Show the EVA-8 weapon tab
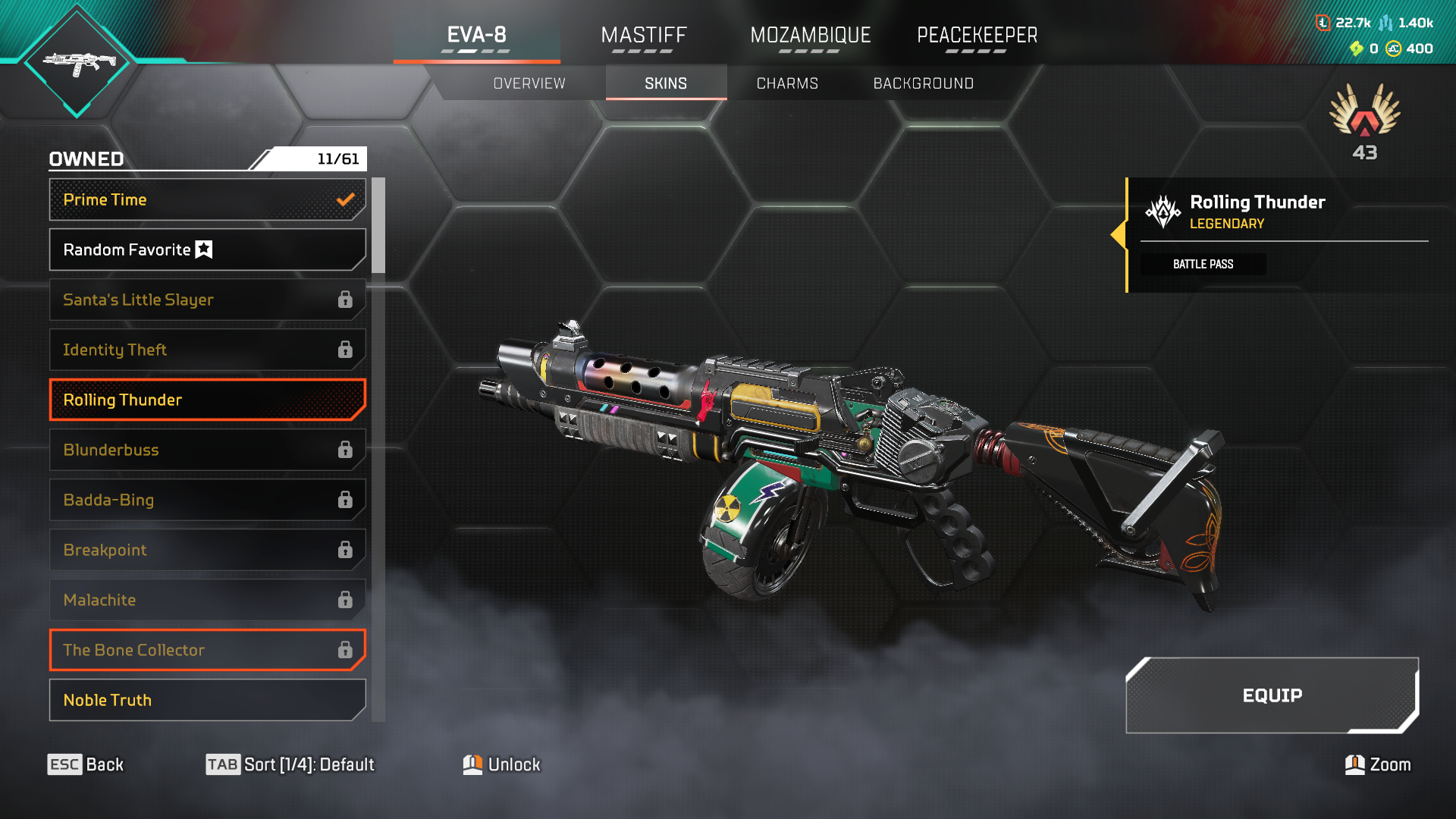1456x819 pixels. click(476, 36)
